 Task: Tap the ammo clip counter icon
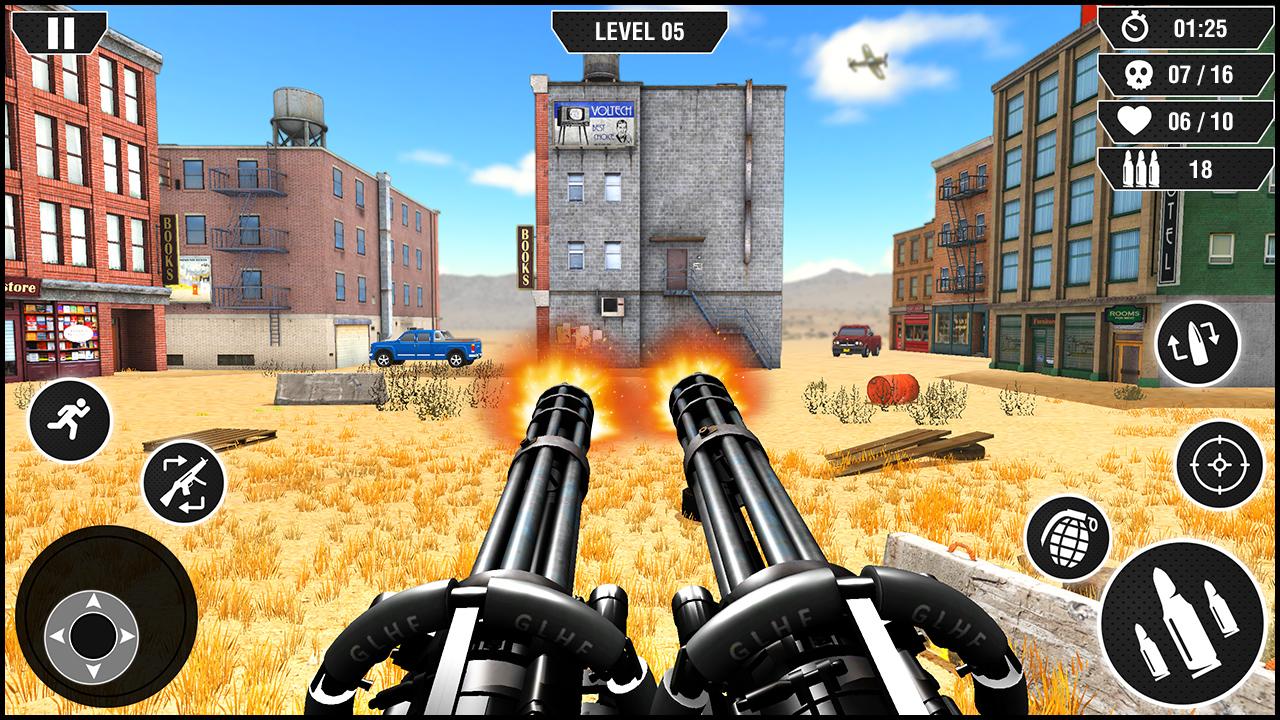[1139, 168]
